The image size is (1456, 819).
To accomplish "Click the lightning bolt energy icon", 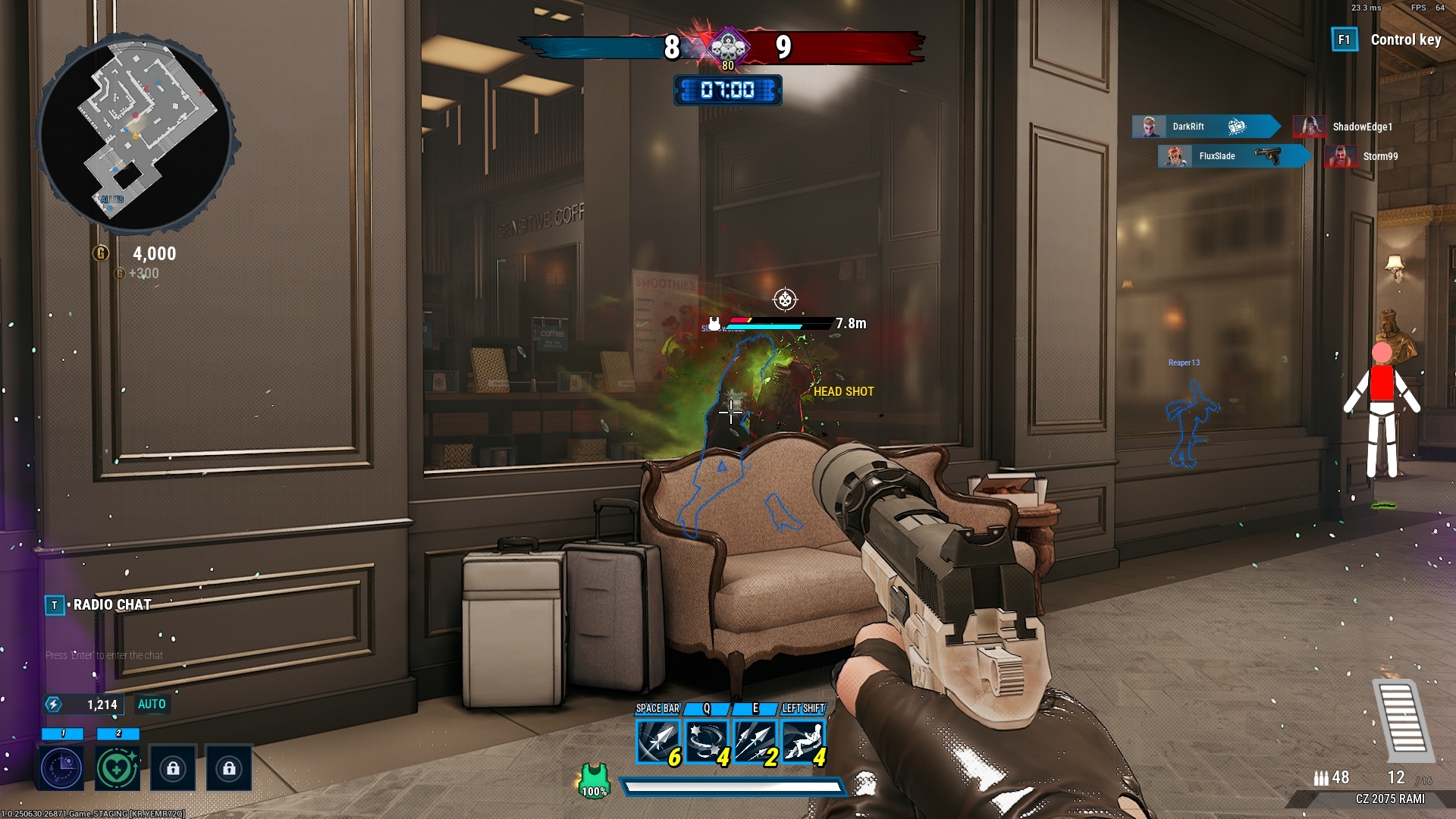I will coord(53,704).
